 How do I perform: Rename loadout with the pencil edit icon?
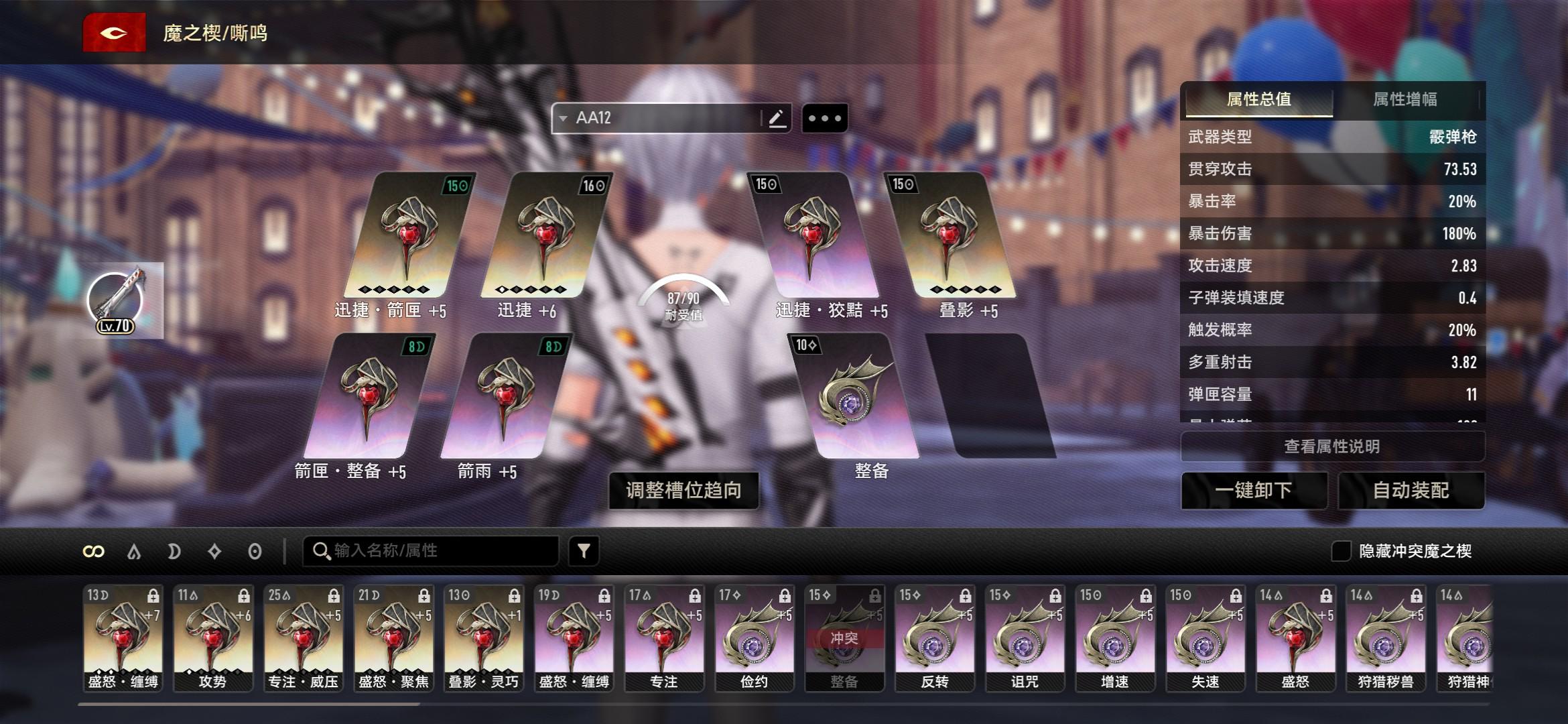[x=777, y=119]
